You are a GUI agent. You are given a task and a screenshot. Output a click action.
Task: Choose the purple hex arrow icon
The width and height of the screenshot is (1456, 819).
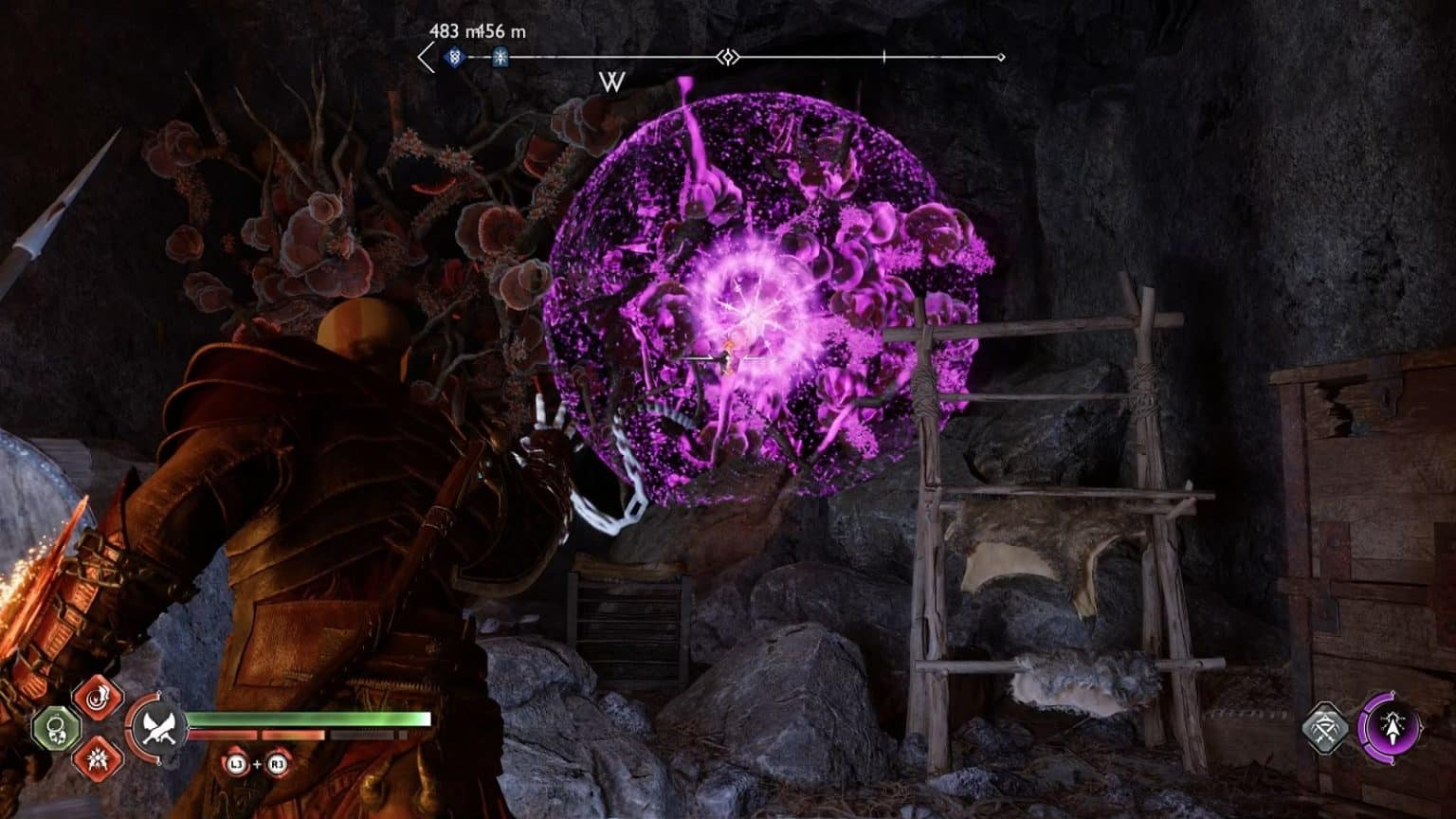coord(1391,728)
